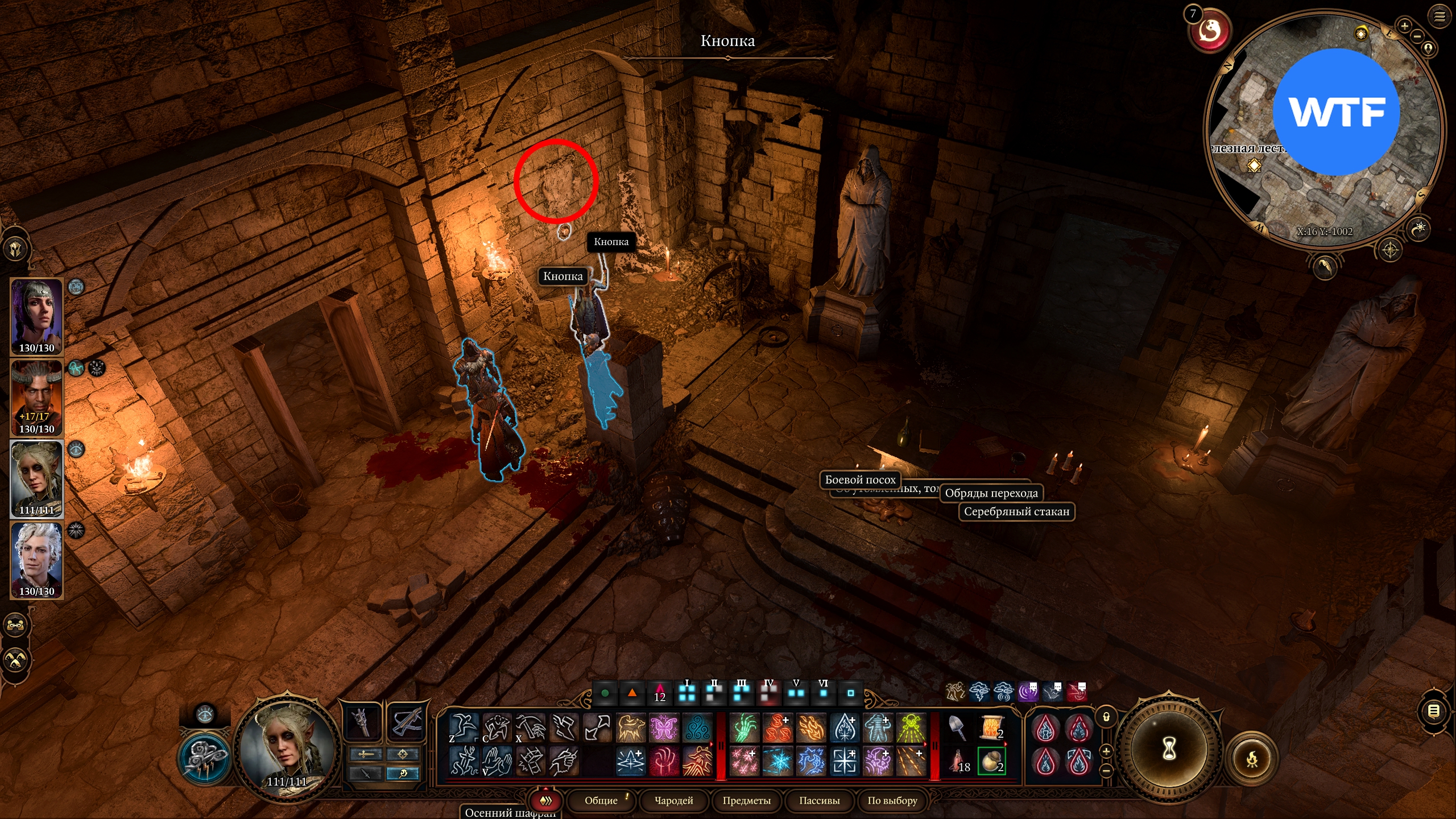Choose the purple-haired companion portrait

click(x=37, y=316)
